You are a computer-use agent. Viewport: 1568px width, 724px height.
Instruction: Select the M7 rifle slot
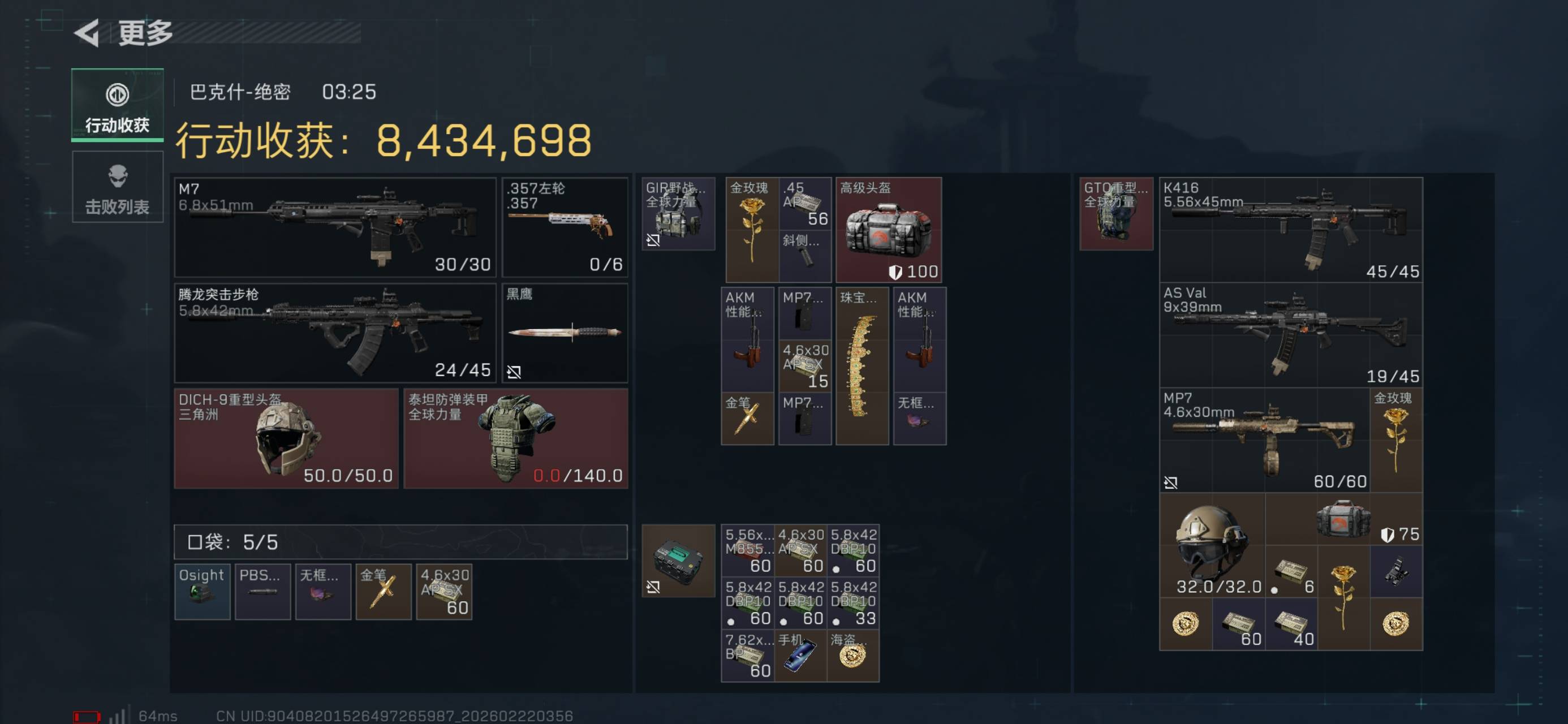pos(335,227)
